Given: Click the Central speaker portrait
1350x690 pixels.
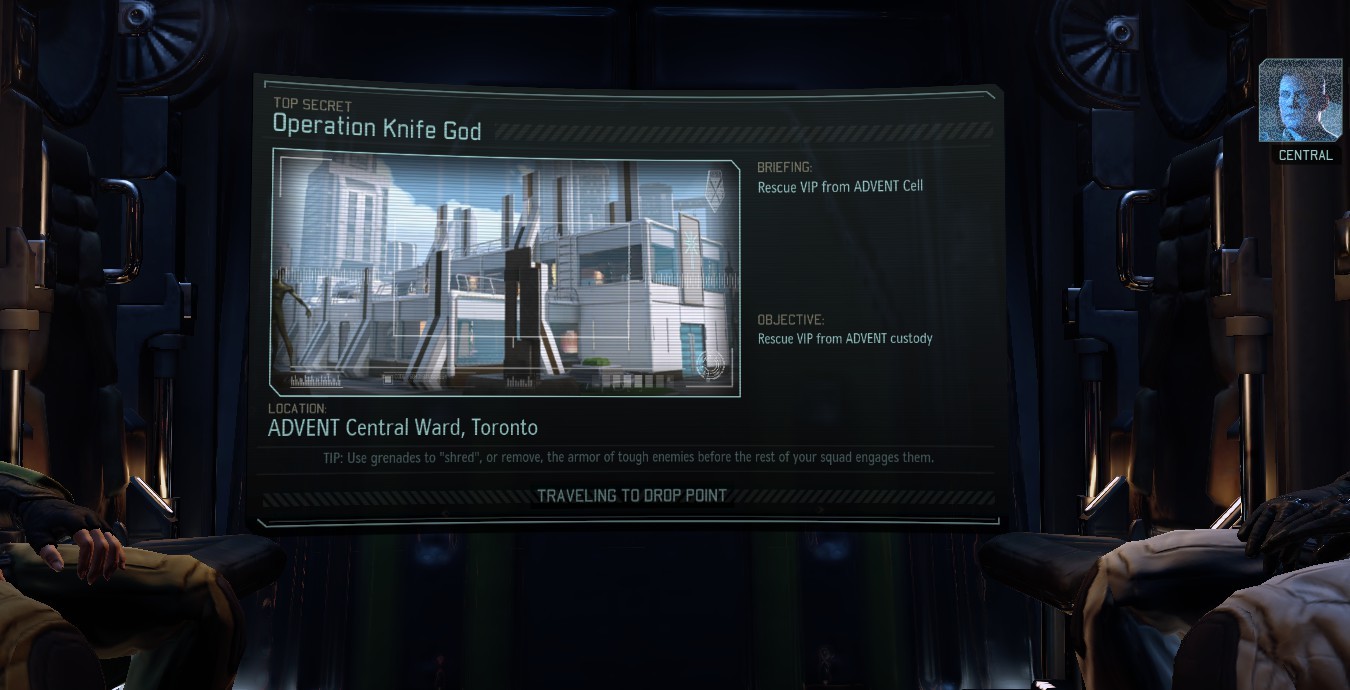Looking at the screenshot, I should (1299, 101).
